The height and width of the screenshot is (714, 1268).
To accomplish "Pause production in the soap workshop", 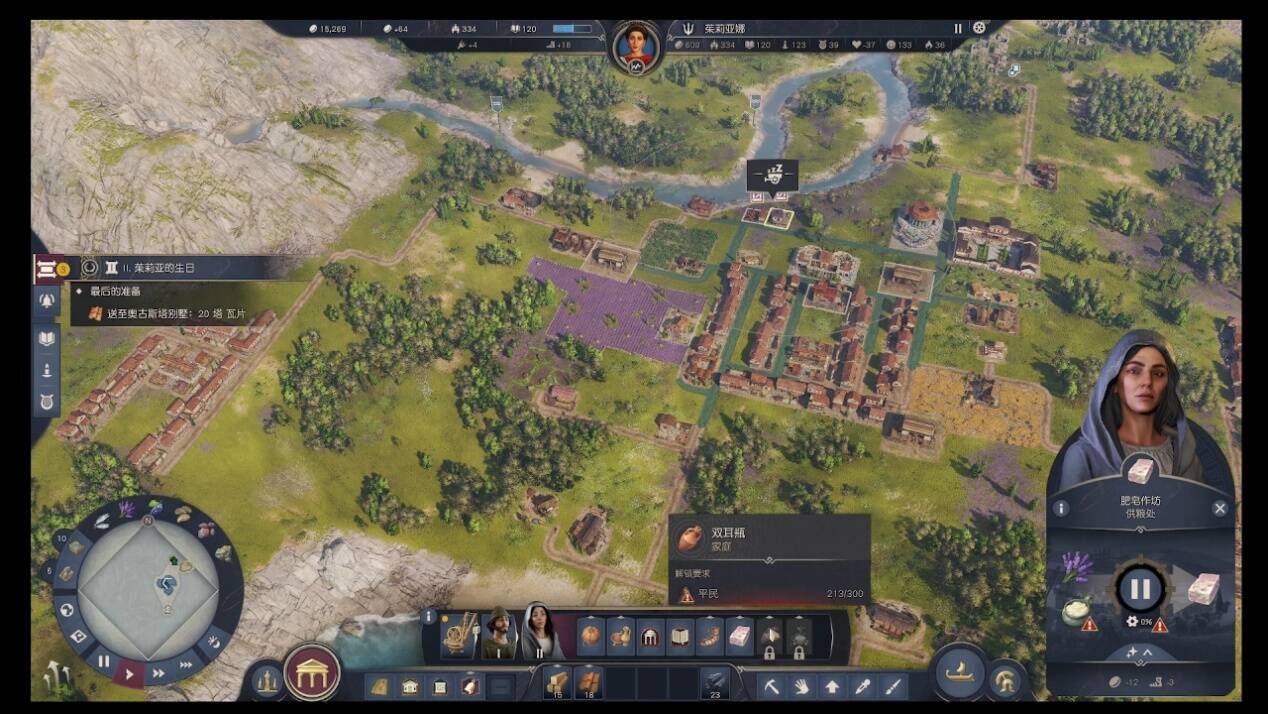I will tap(1140, 589).
